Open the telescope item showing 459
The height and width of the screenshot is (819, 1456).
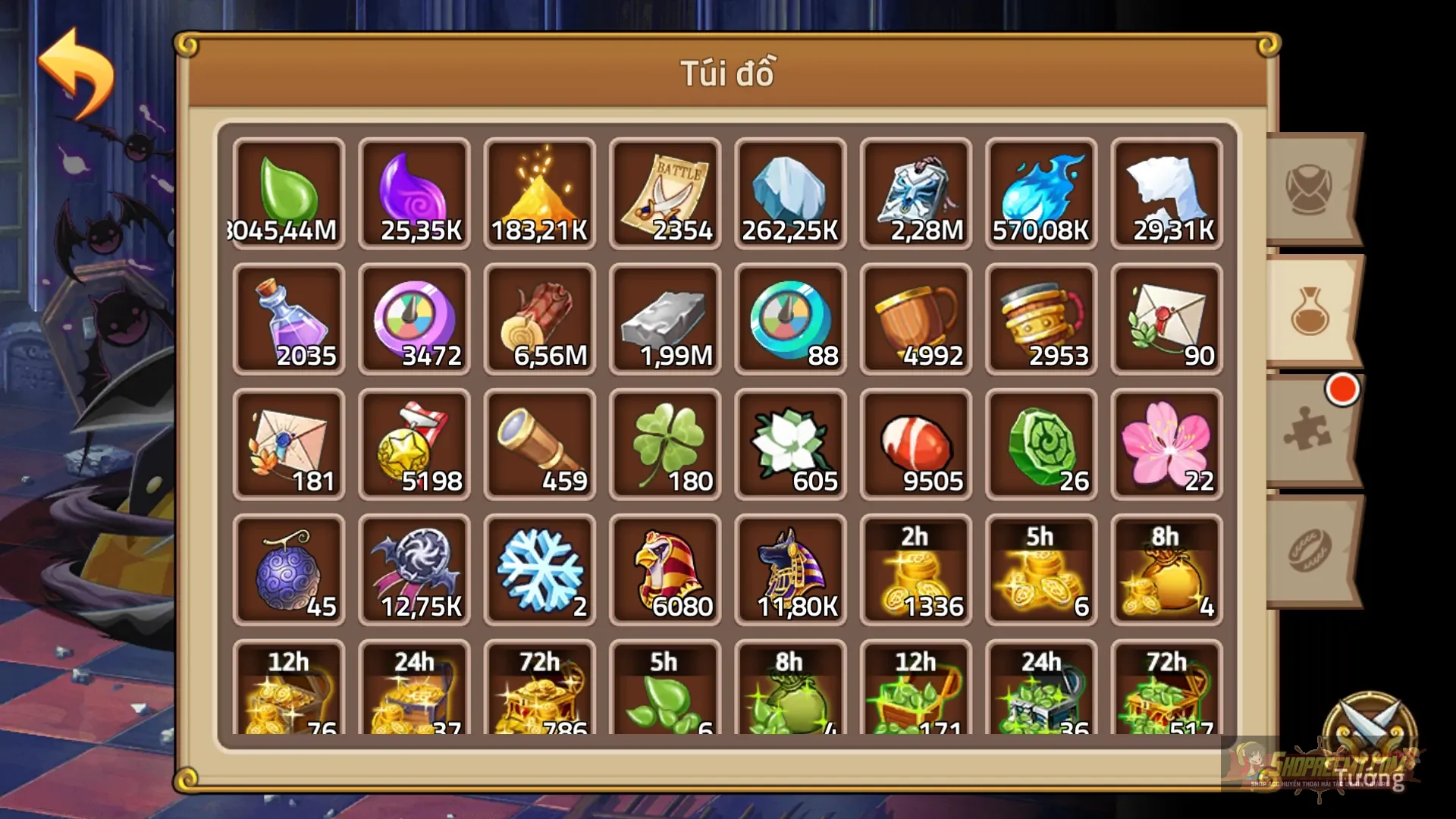coord(540,444)
